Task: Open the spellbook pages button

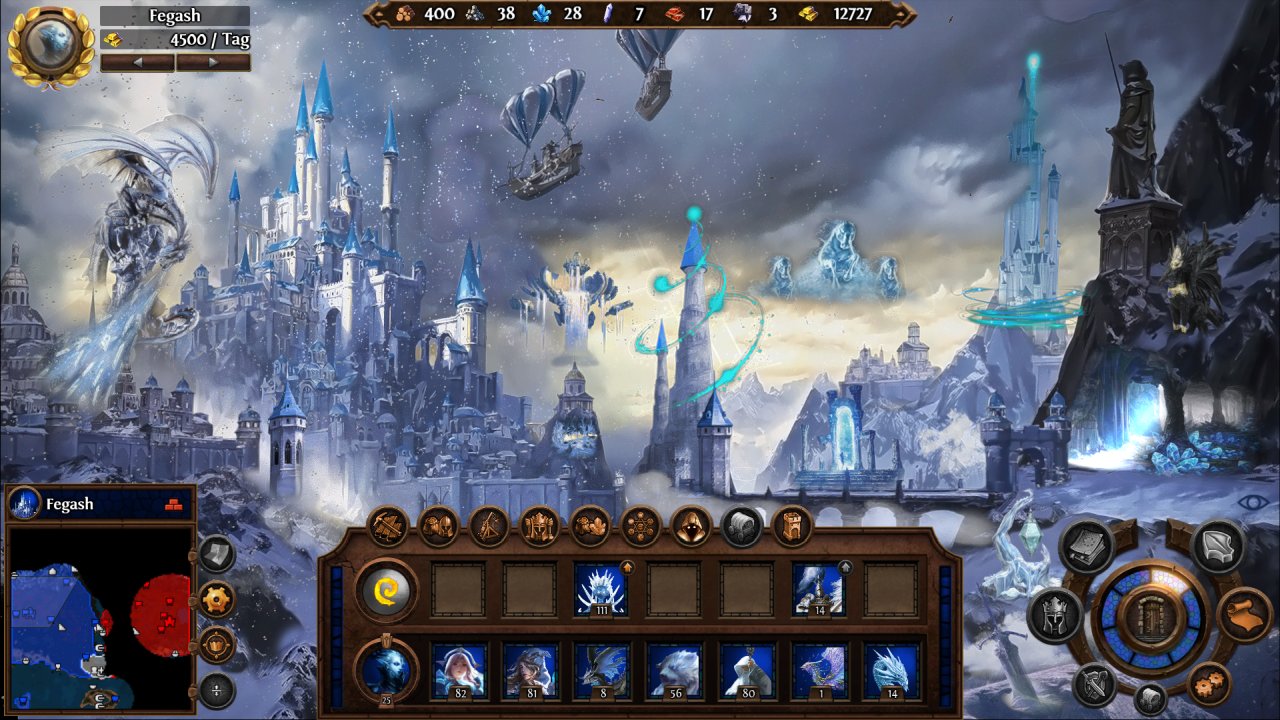Action: tap(1087, 545)
